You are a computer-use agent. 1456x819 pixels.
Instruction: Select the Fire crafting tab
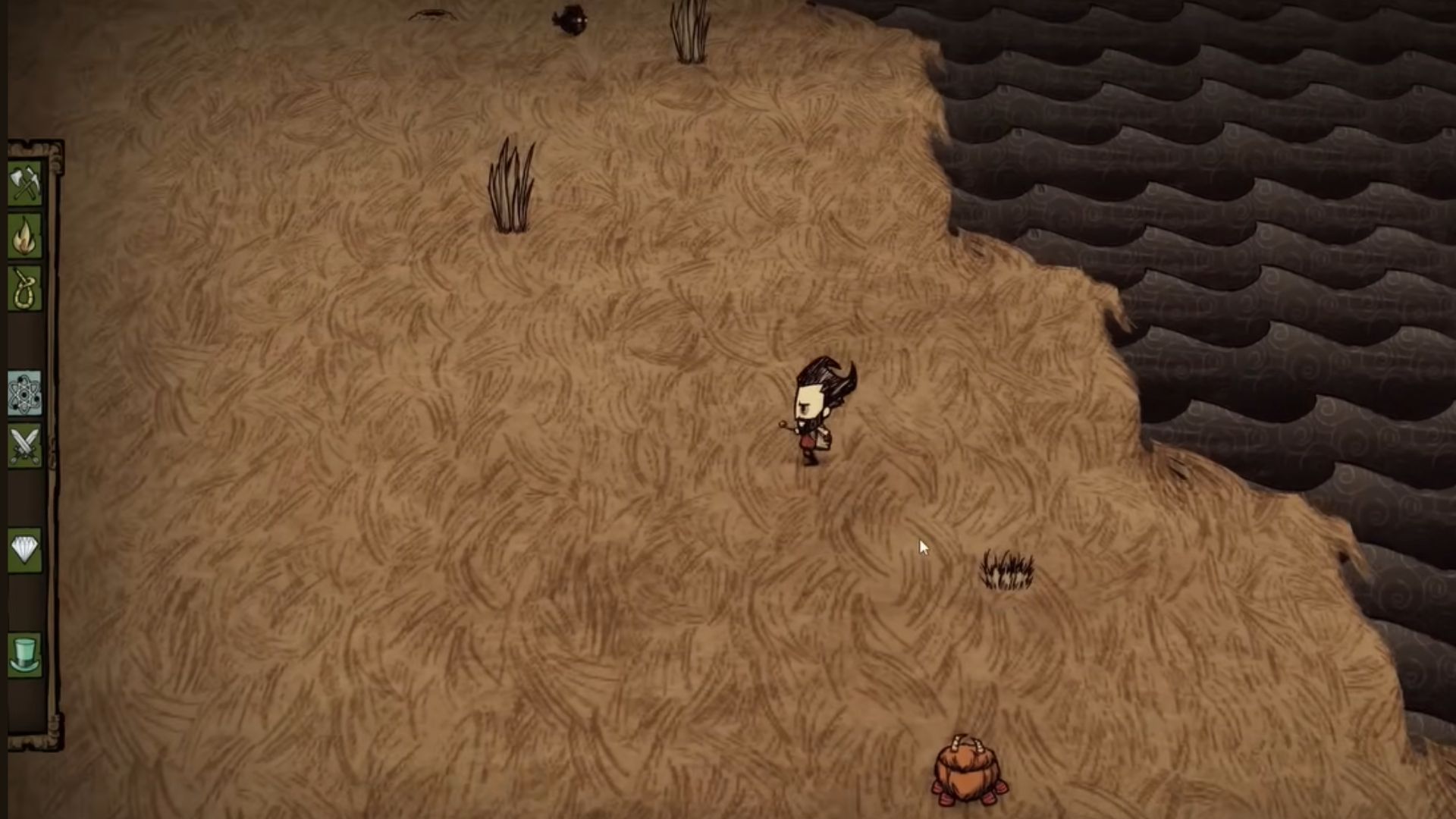(24, 237)
